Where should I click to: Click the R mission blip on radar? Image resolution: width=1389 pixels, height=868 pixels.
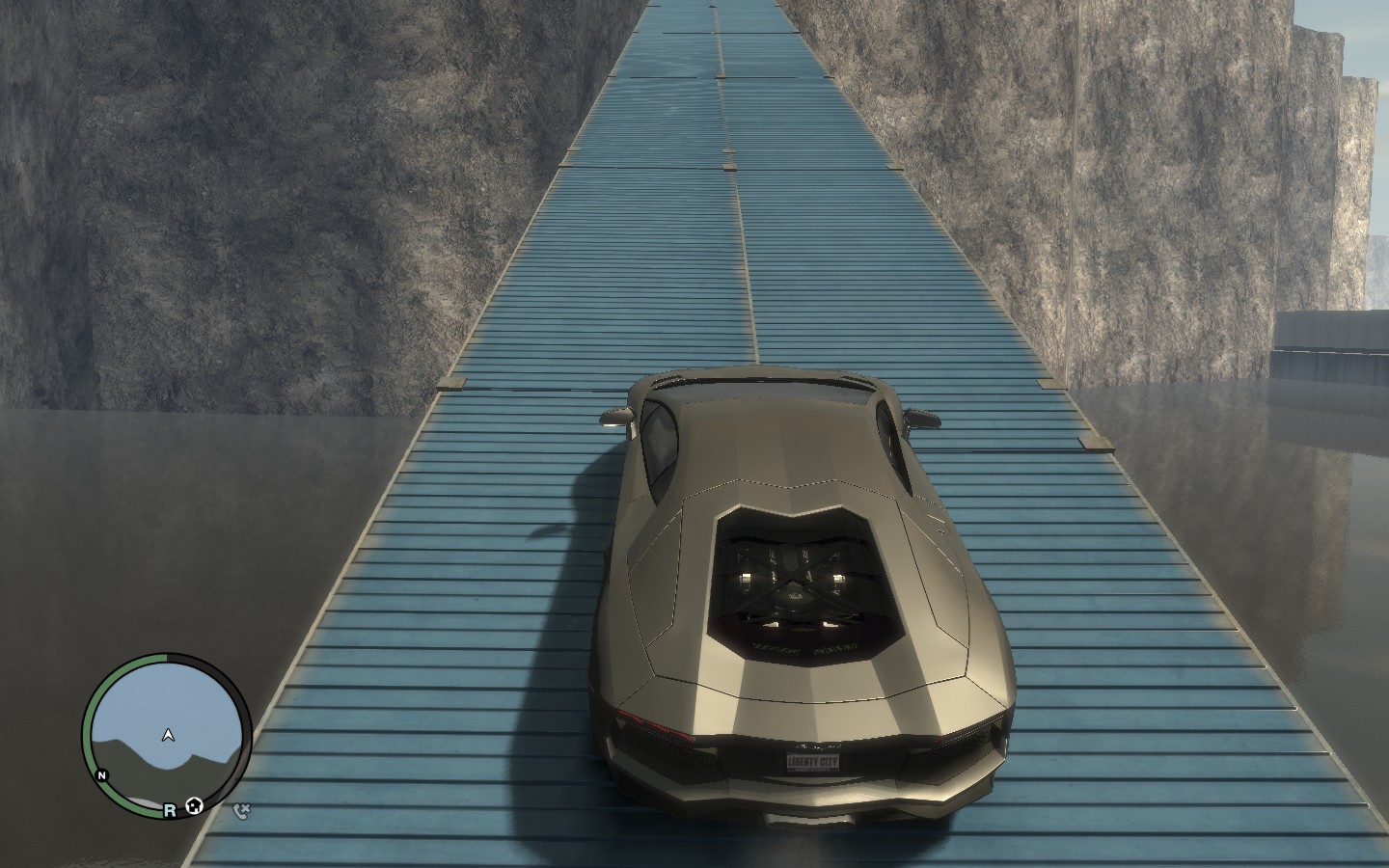click(x=170, y=811)
